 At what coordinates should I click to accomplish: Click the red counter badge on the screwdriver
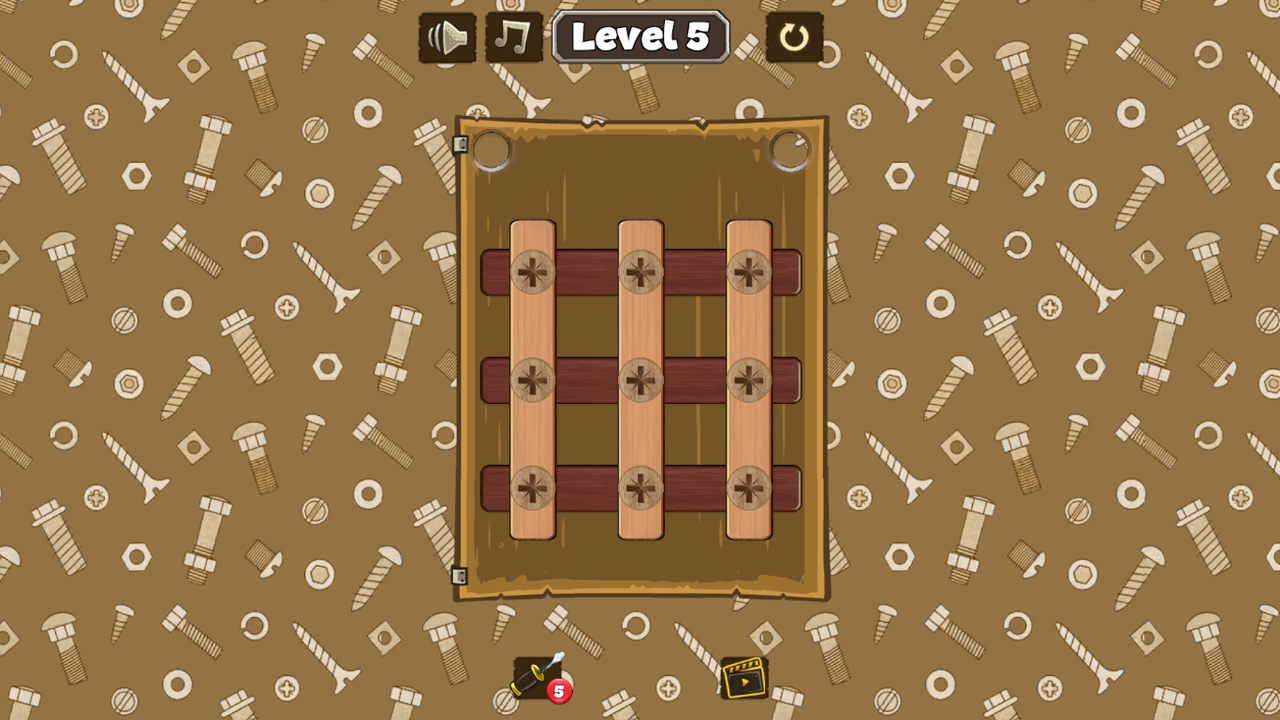pos(557,692)
